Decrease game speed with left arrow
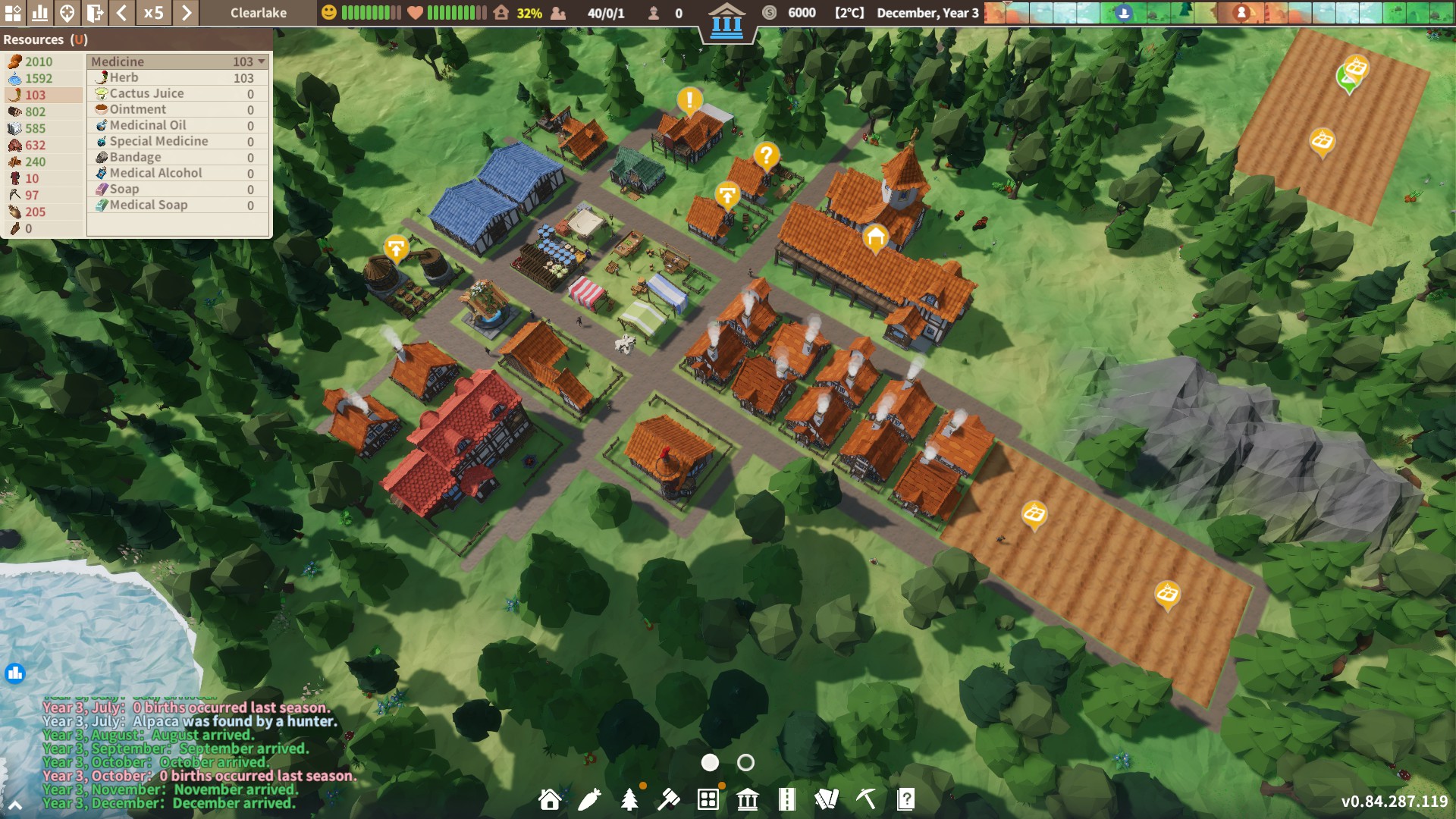The image size is (1456, 819). 121,13
